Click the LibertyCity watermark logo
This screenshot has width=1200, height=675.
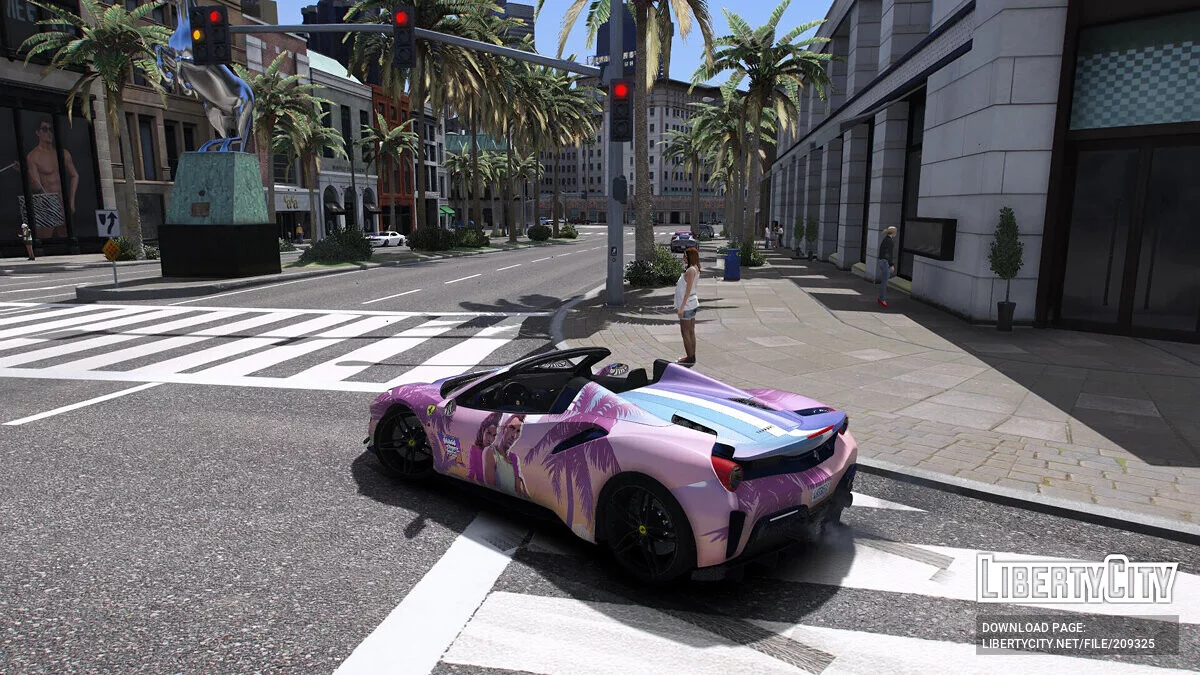pyautogui.click(x=1077, y=580)
